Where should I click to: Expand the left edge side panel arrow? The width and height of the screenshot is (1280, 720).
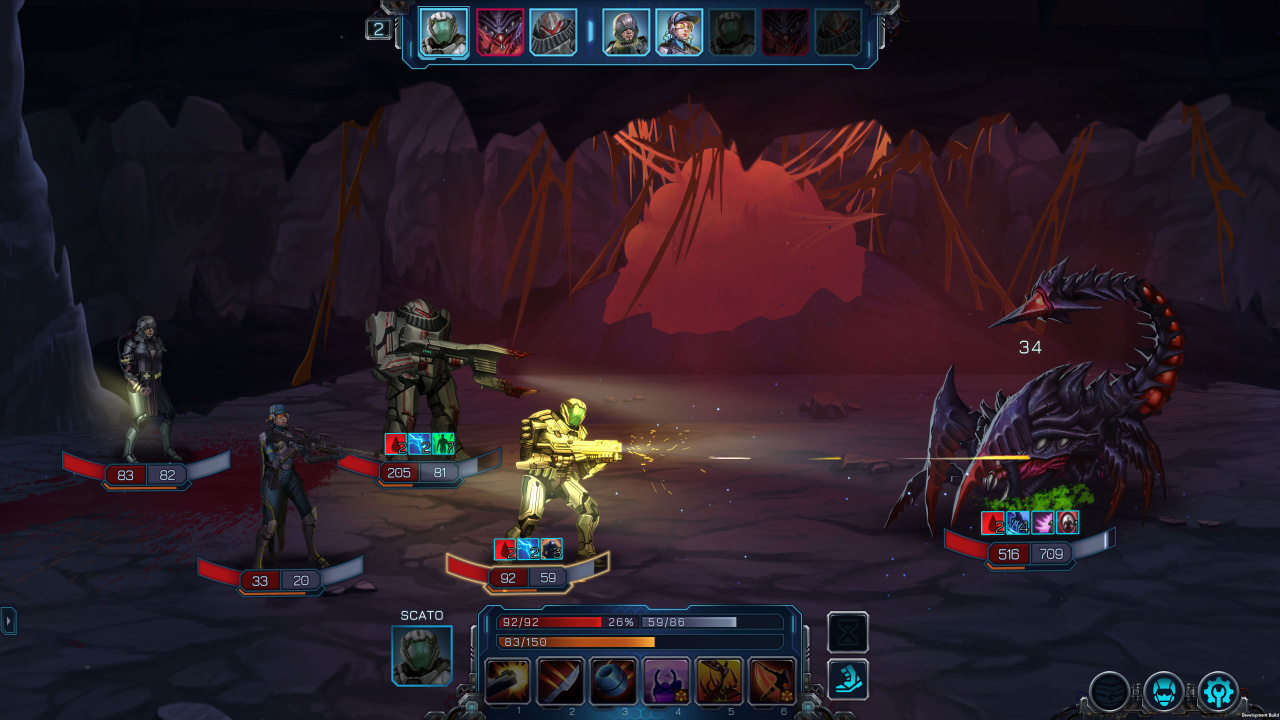(x=9, y=621)
